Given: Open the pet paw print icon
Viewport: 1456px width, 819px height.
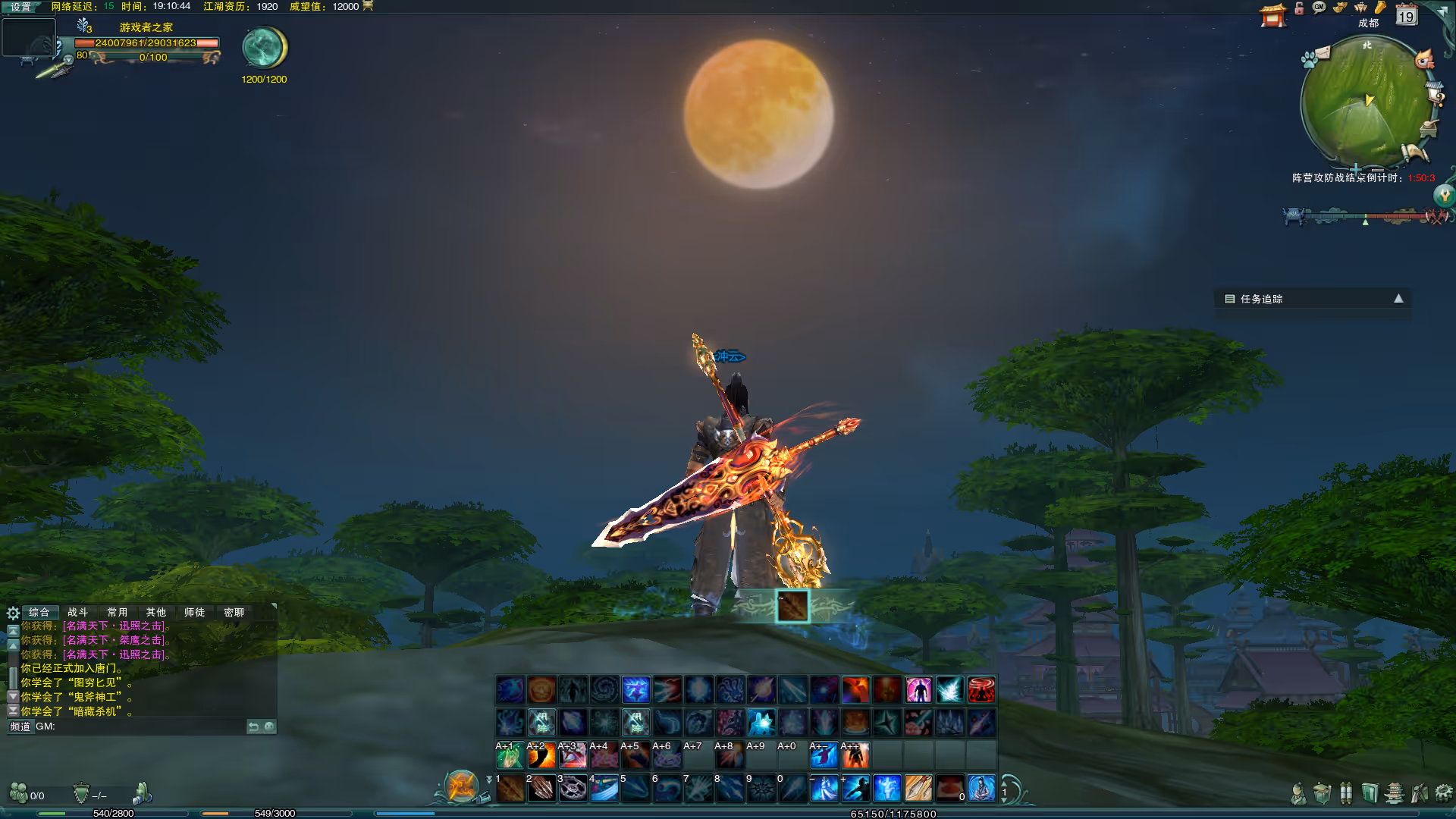Looking at the screenshot, I should (1308, 60).
